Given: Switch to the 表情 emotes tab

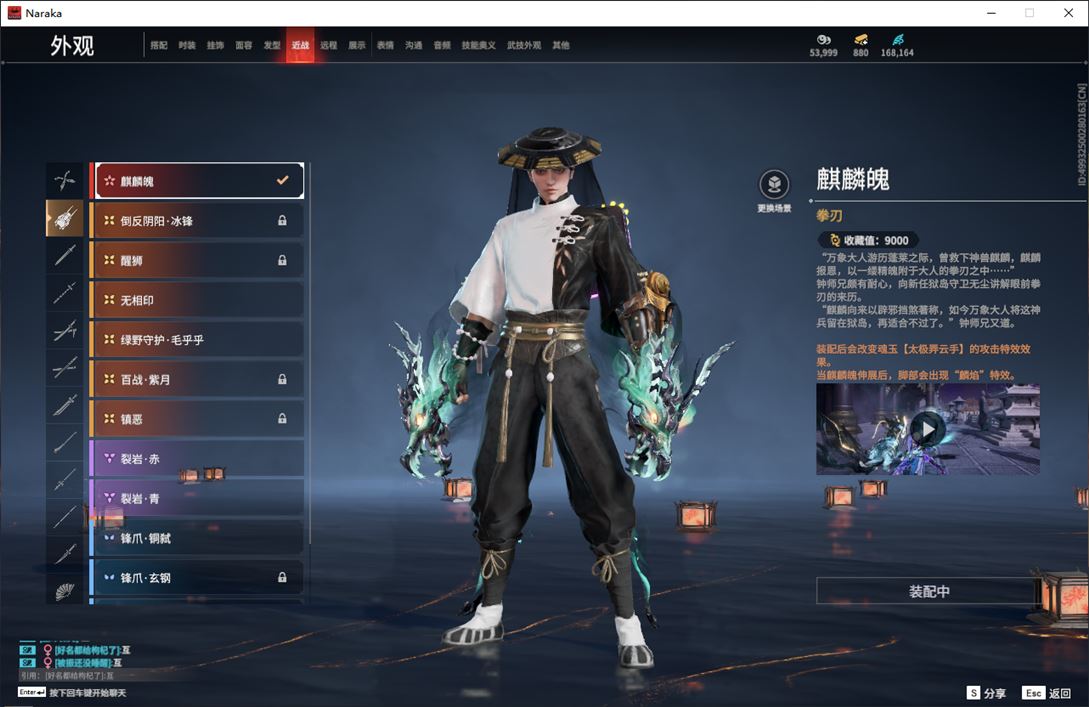Looking at the screenshot, I should pos(385,46).
